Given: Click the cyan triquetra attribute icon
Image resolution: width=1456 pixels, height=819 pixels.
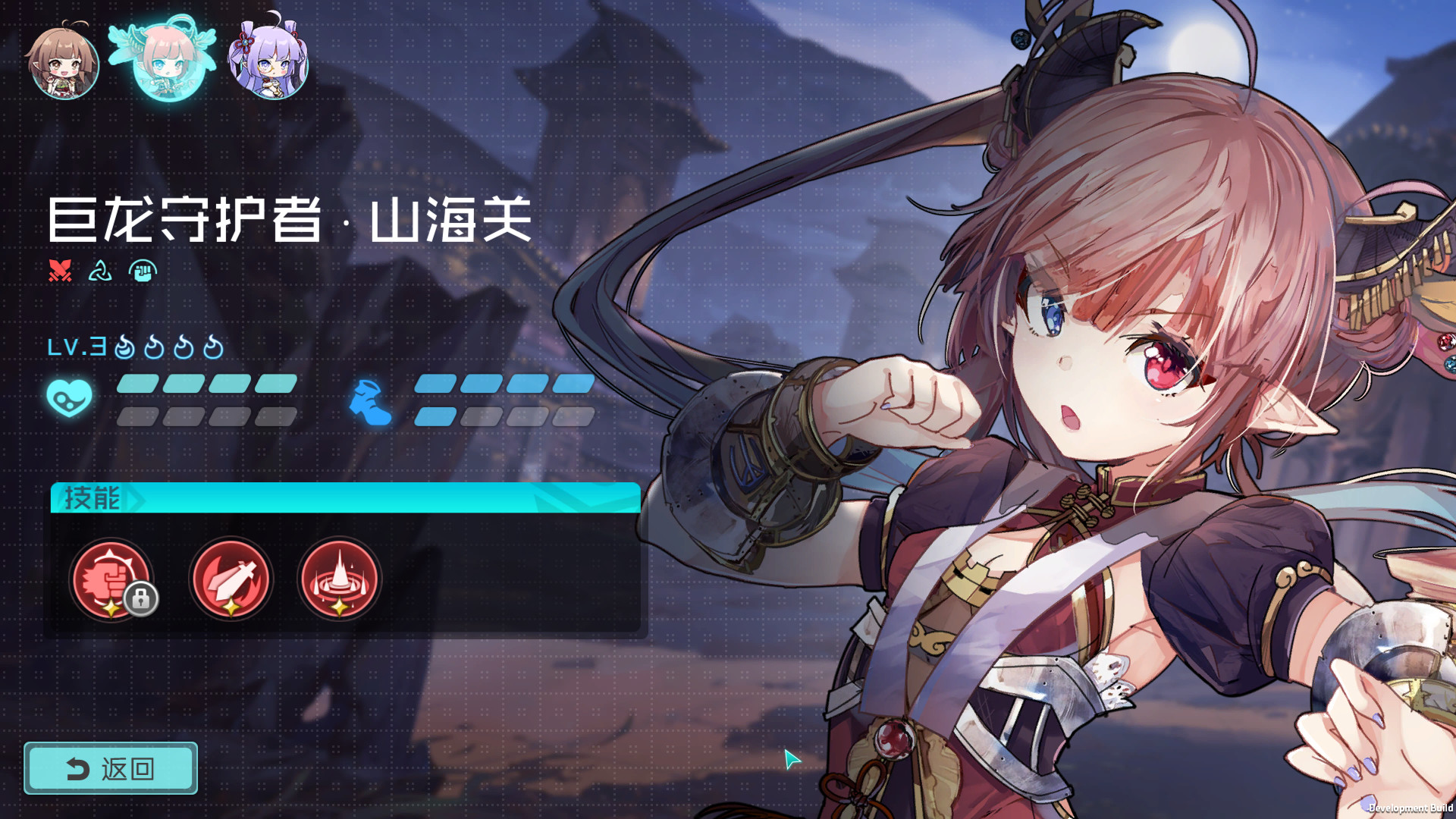Looking at the screenshot, I should [102, 269].
